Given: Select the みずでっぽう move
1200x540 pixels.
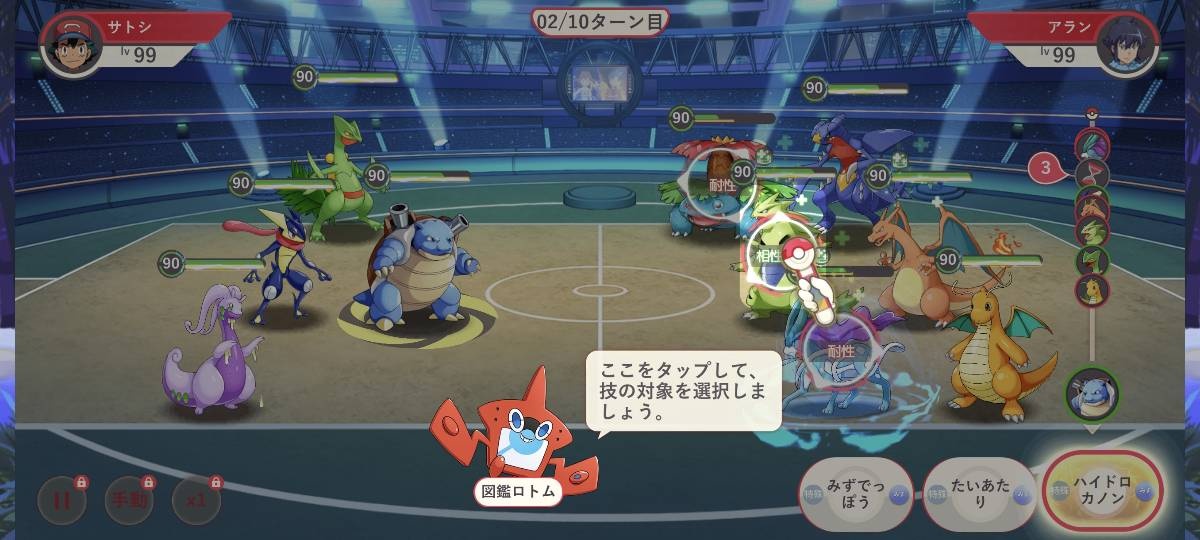Looking at the screenshot, I should click(x=856, y=494).
